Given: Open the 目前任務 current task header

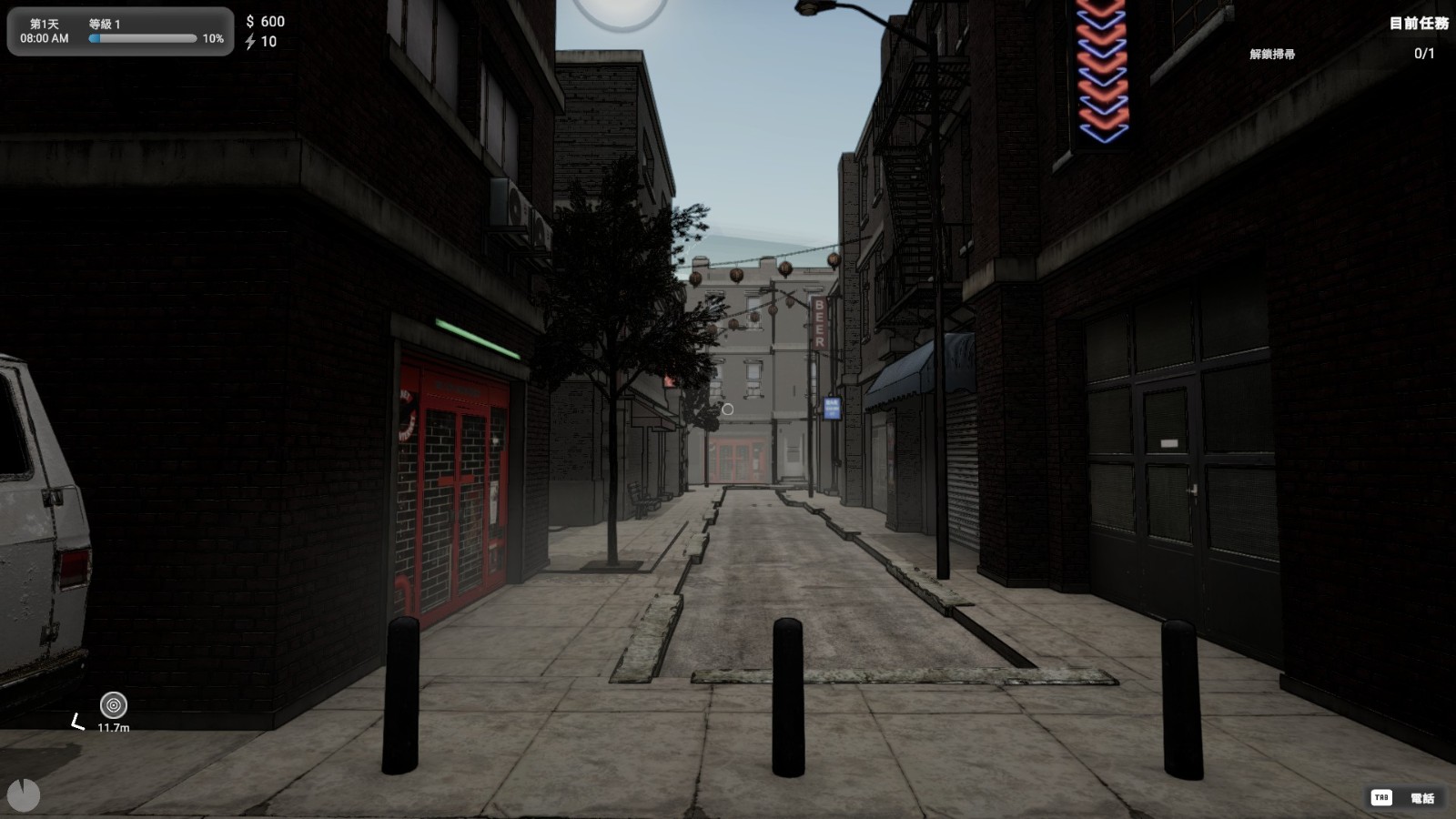Looking at the screenshot, I should (x=1418, y=24).
